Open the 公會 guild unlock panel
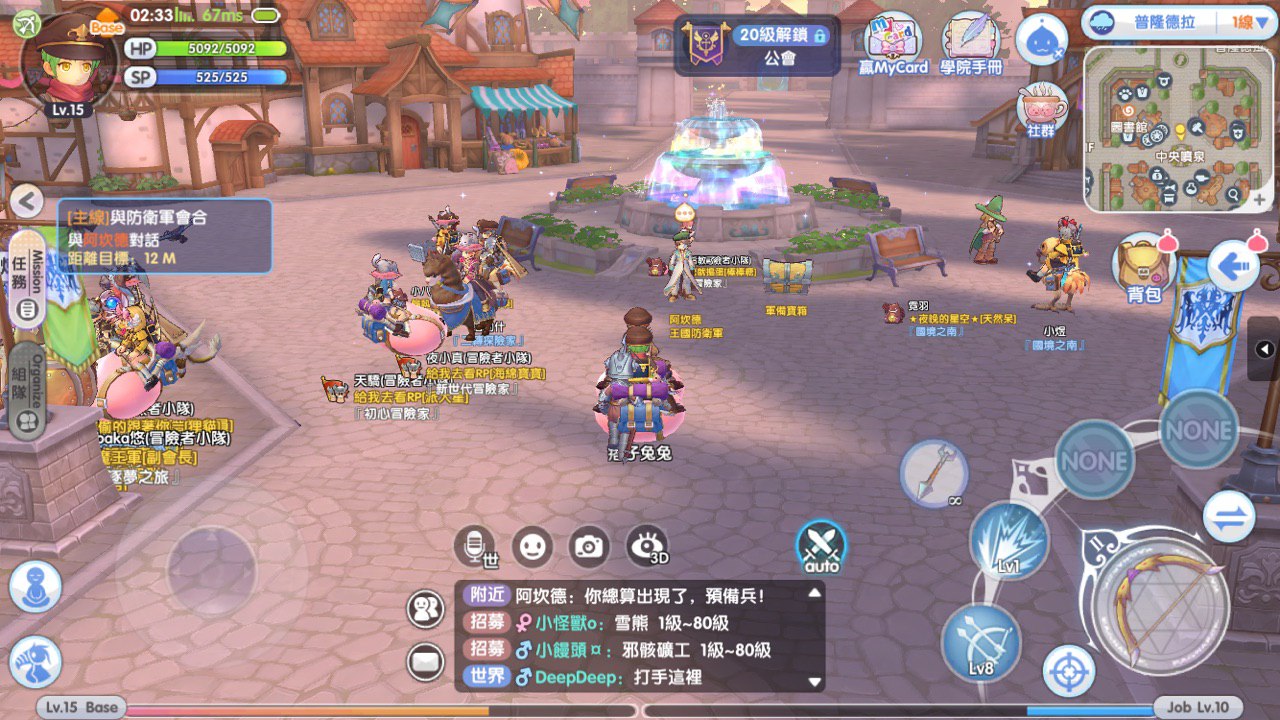Screen dimensions: 1280x720 click(756, 45)
